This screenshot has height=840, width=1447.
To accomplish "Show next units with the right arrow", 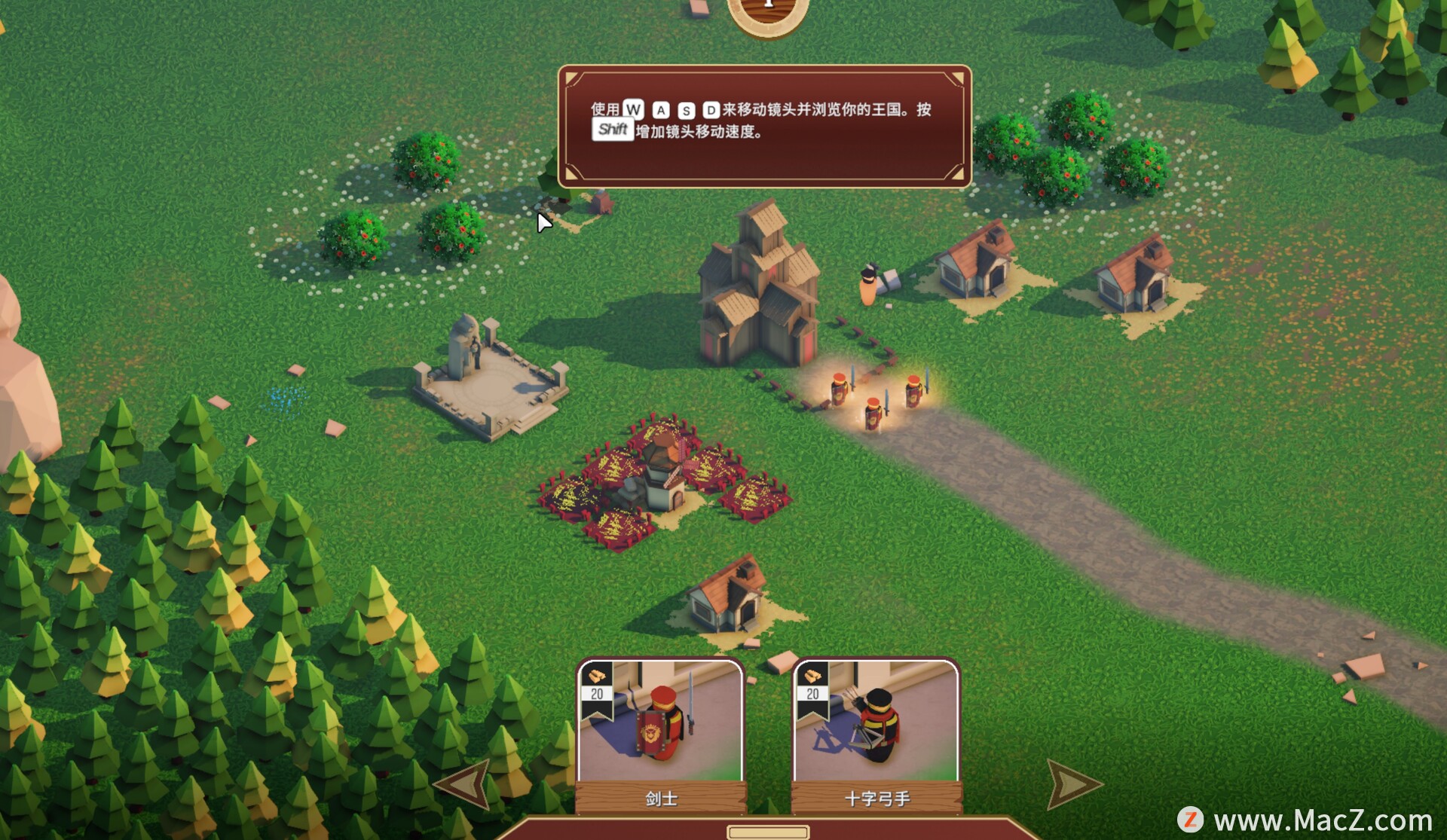I will (x=1072, y=783).
